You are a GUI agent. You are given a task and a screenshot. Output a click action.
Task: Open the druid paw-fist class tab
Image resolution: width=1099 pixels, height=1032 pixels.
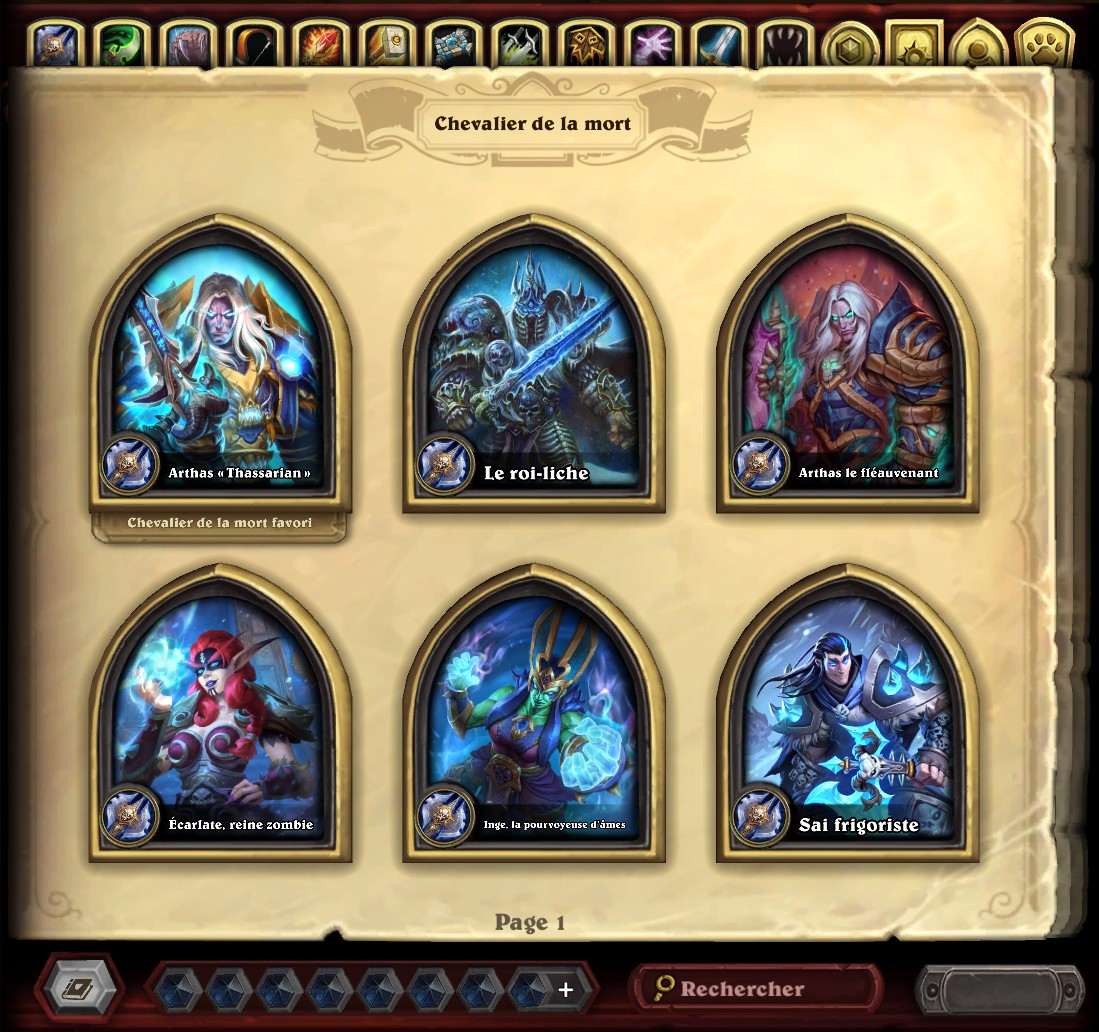(x=188, y=45)
